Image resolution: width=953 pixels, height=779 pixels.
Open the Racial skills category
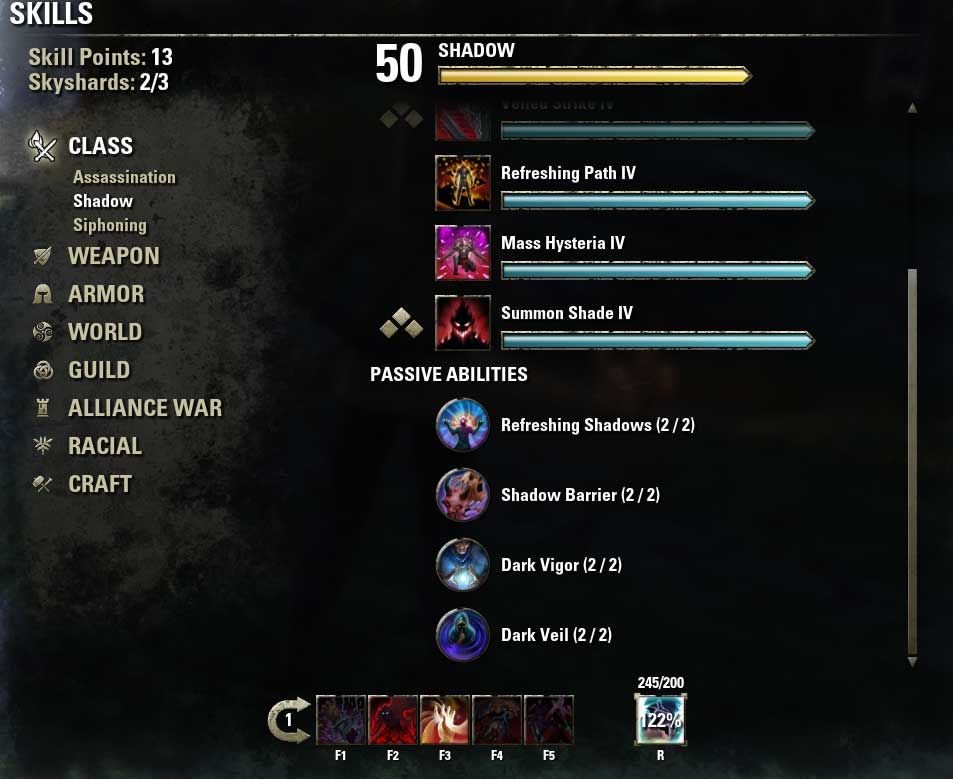point(105,446)
